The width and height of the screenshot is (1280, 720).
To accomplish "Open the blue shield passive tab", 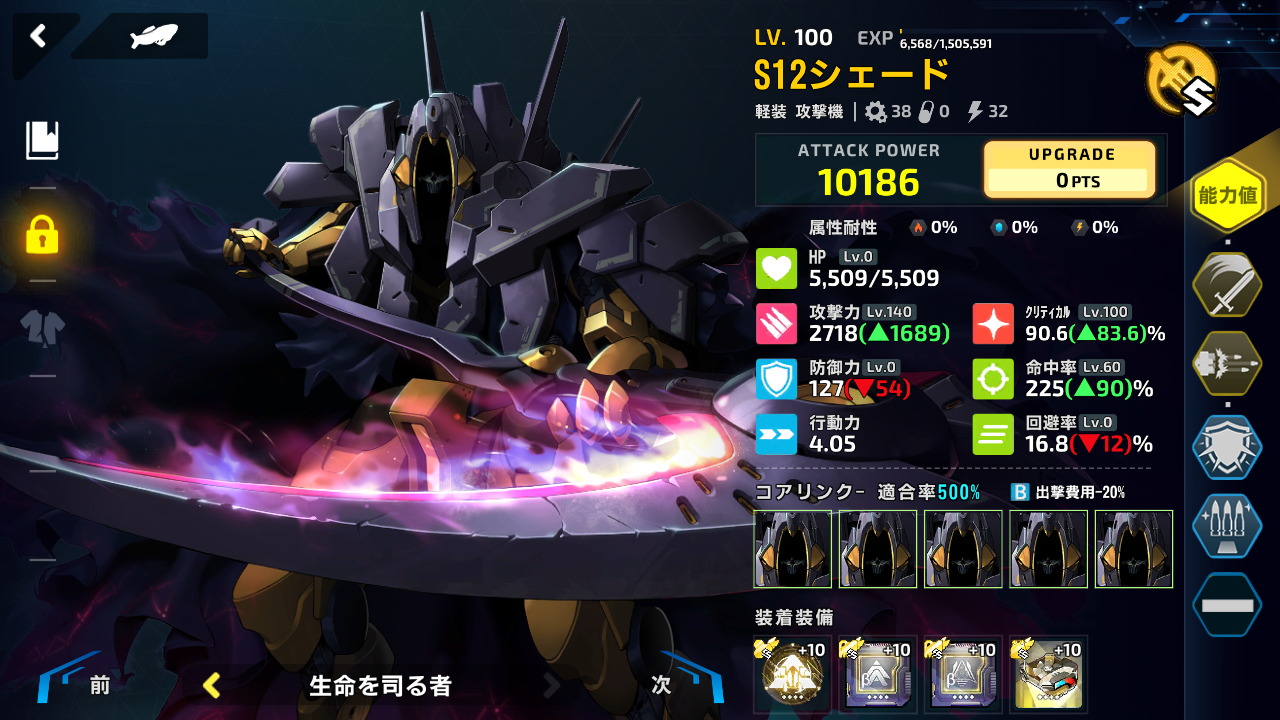I will tap(1226, 448).
